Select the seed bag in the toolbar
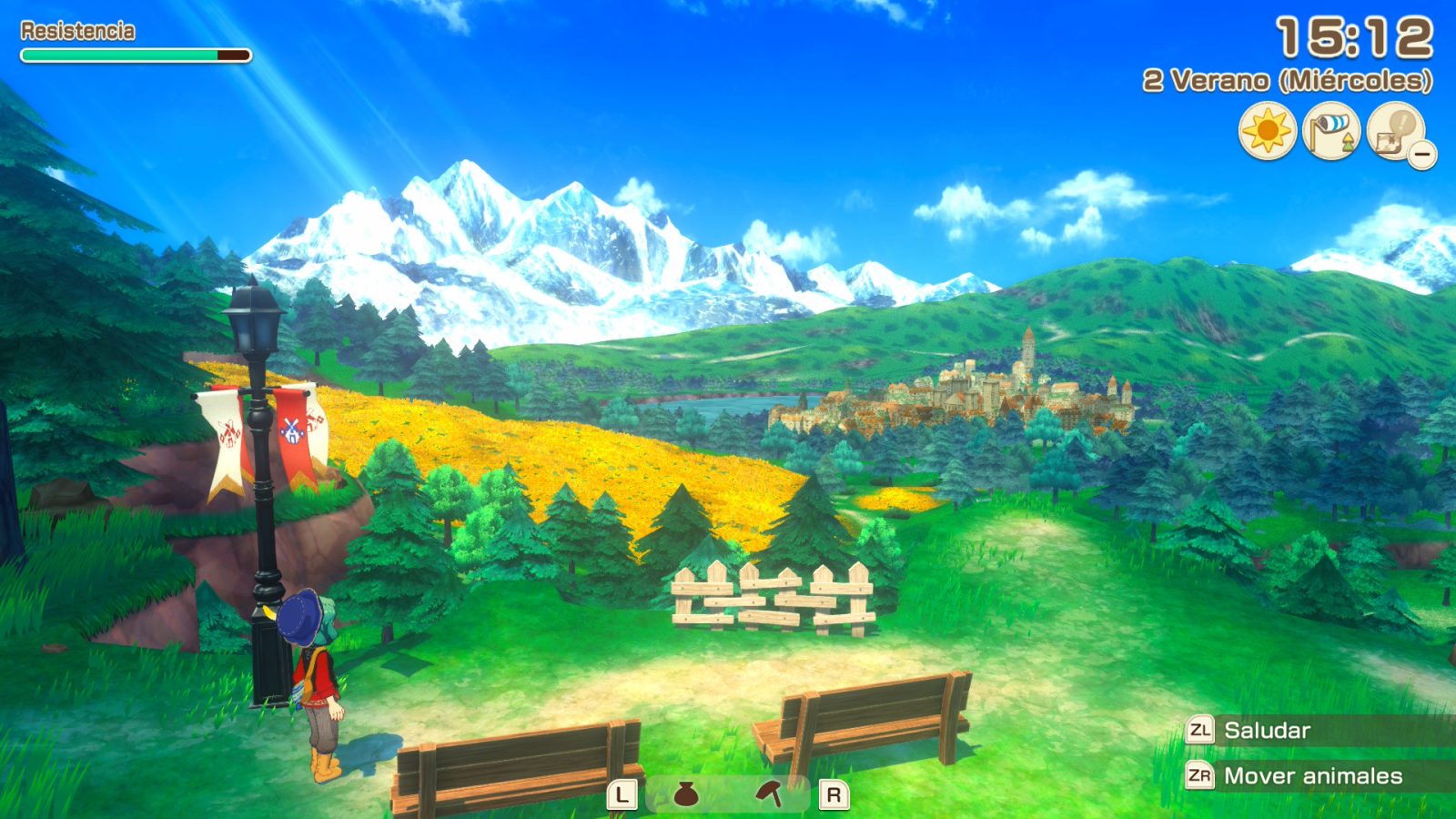Screen dimensions: 1456x819 [686, 795]
